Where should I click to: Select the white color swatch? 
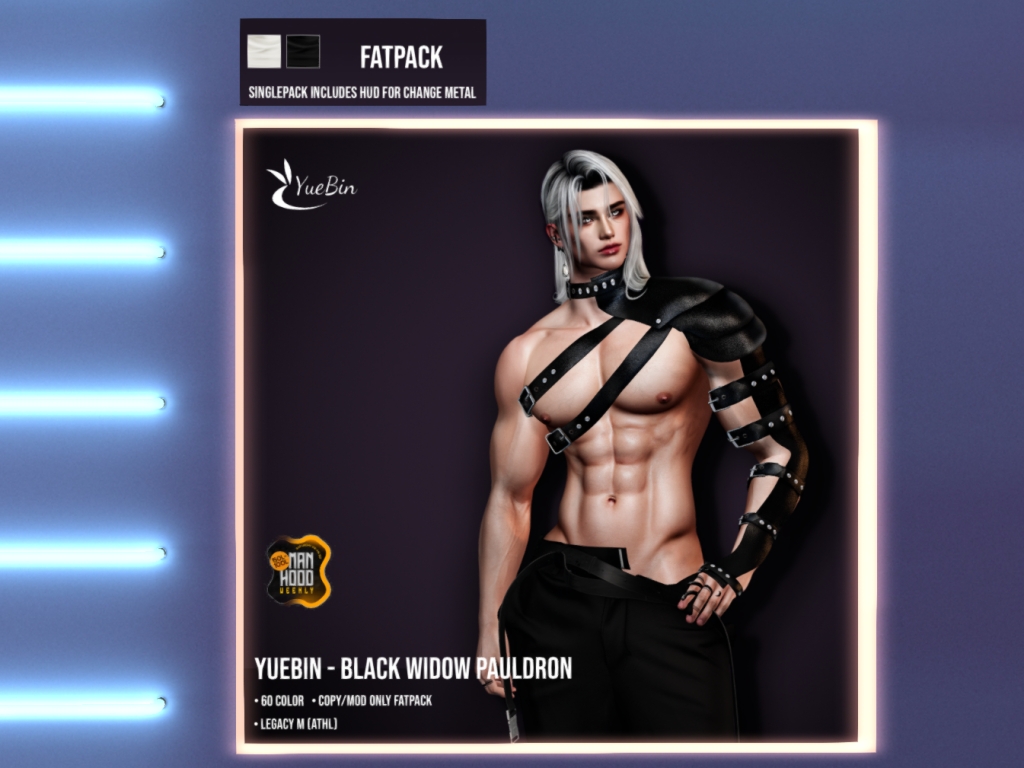pyautogui.click(x=264, y=51)
